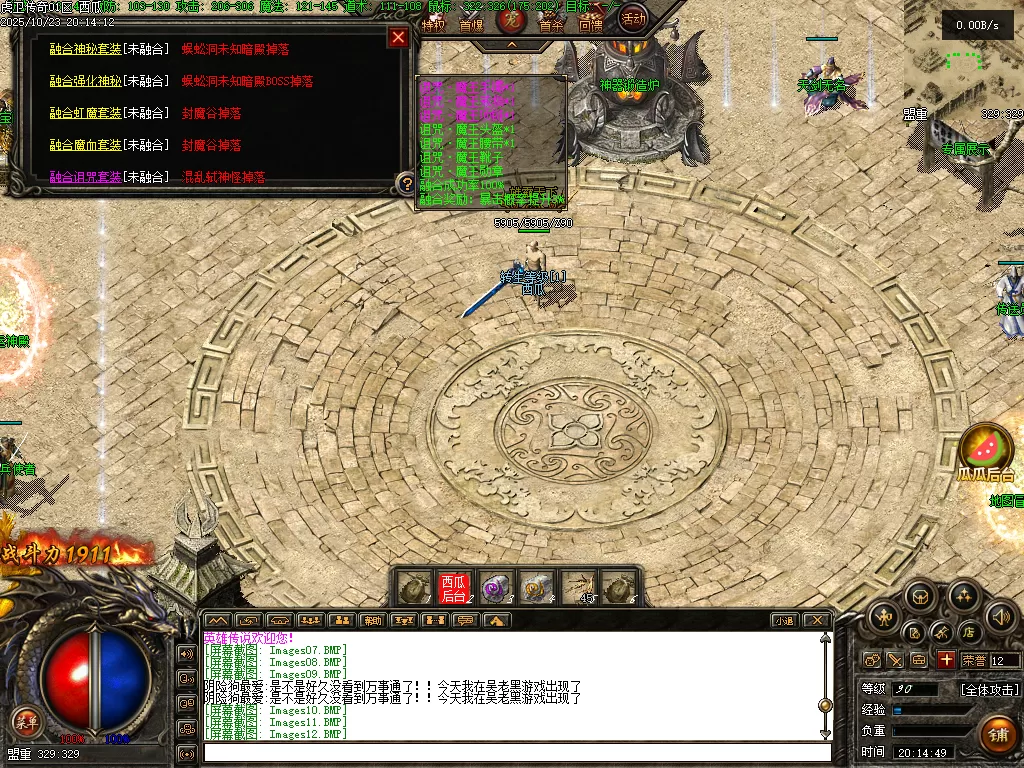
Task: Toggle the sound speaker button
Action: [x=1002, y=617]
